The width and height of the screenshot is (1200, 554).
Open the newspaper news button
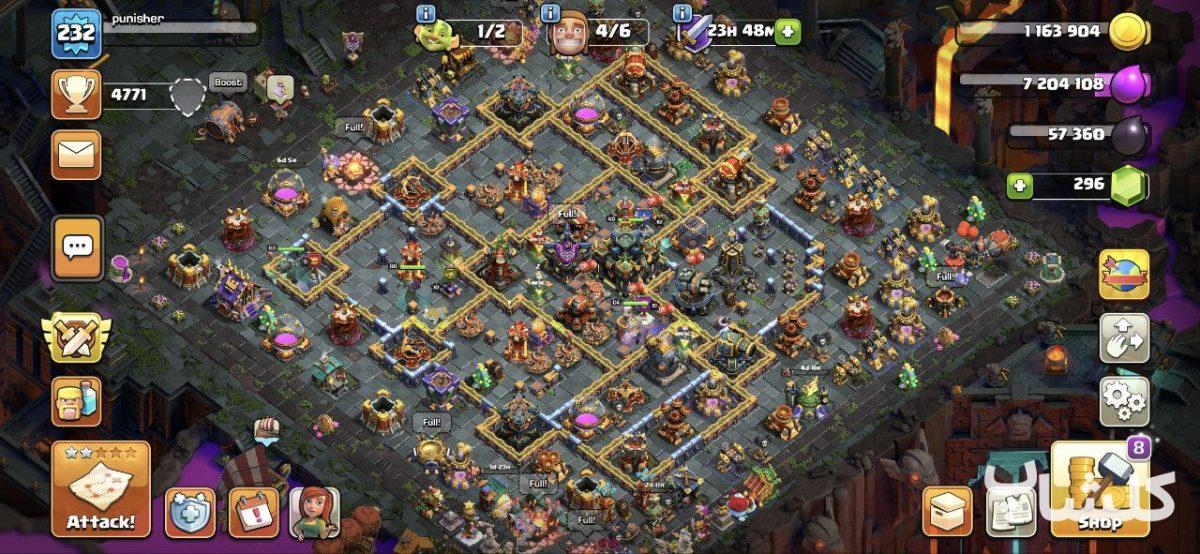pyautogui.click(x=1010, y=512)
